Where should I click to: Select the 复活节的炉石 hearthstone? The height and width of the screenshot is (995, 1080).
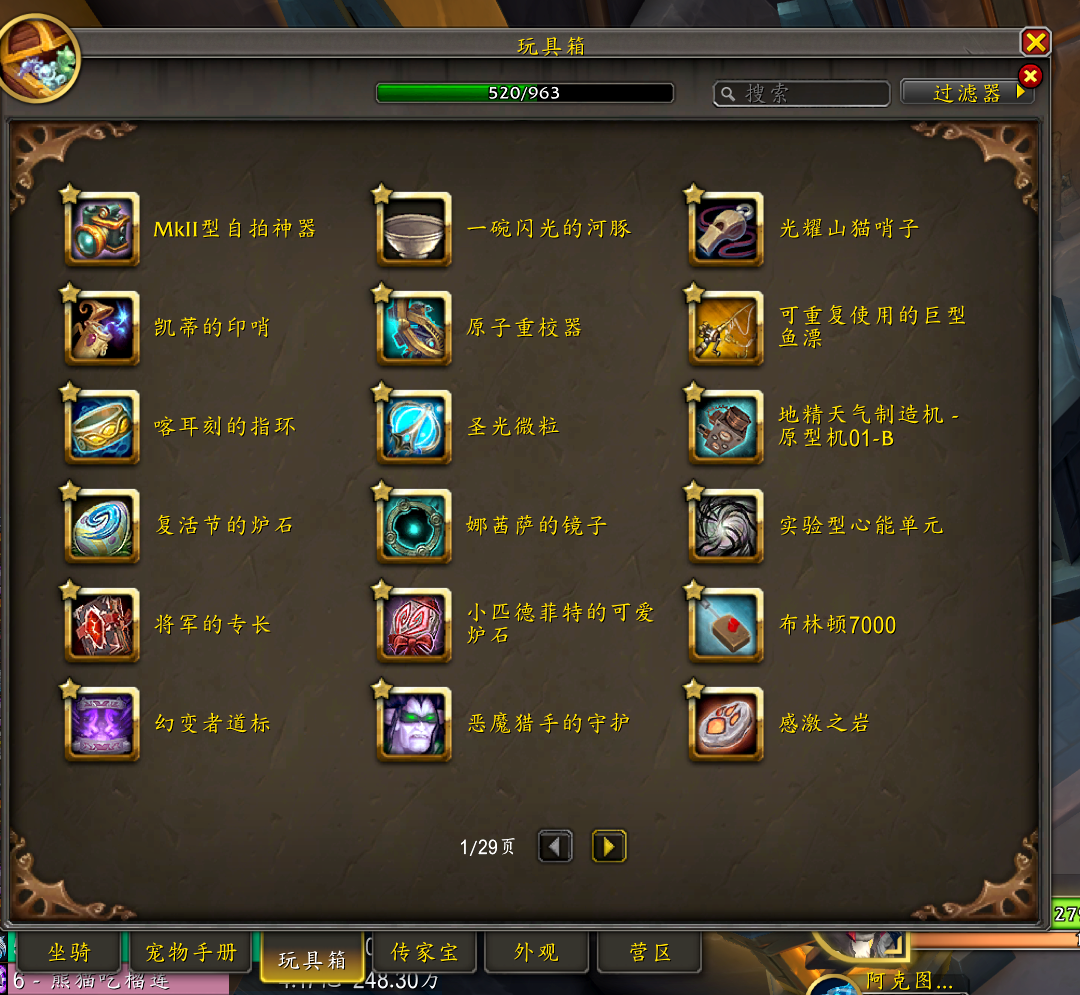point(102,526)
